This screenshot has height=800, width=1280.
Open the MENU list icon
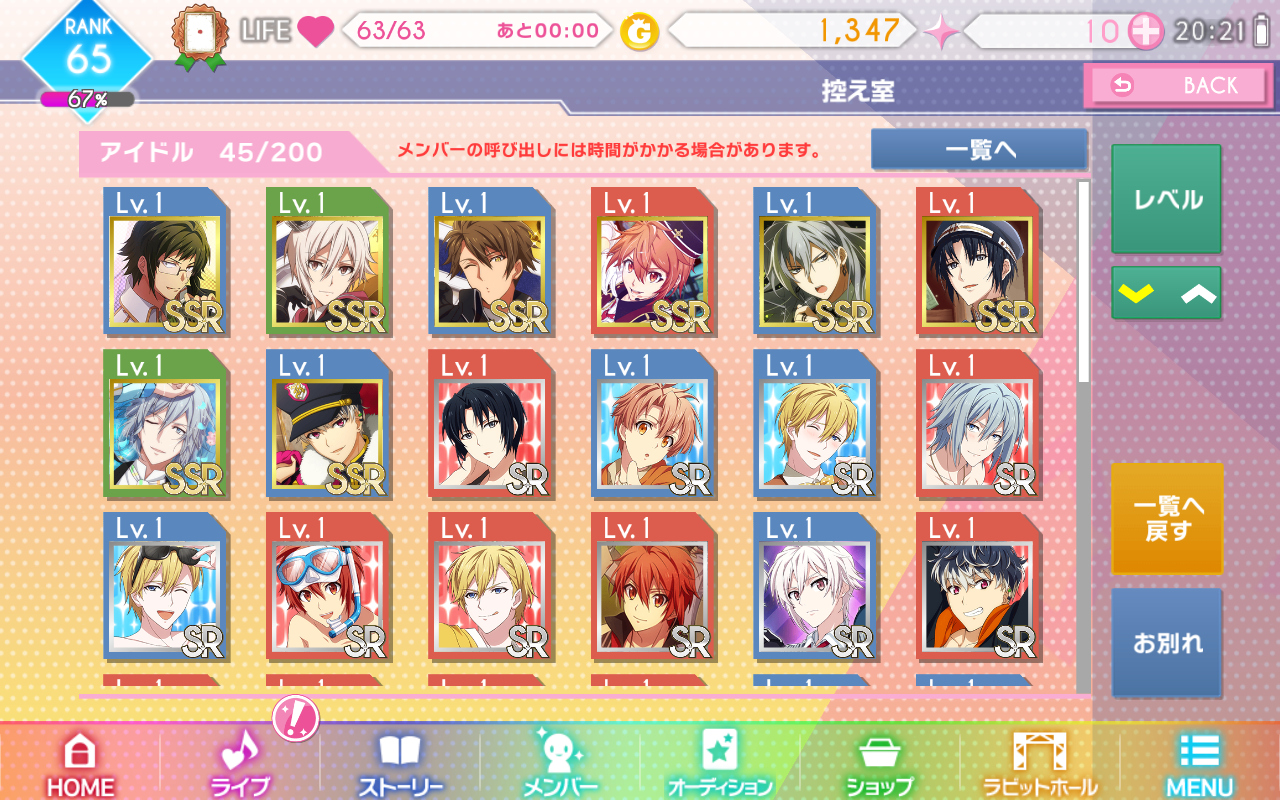tap(1200, 764)
